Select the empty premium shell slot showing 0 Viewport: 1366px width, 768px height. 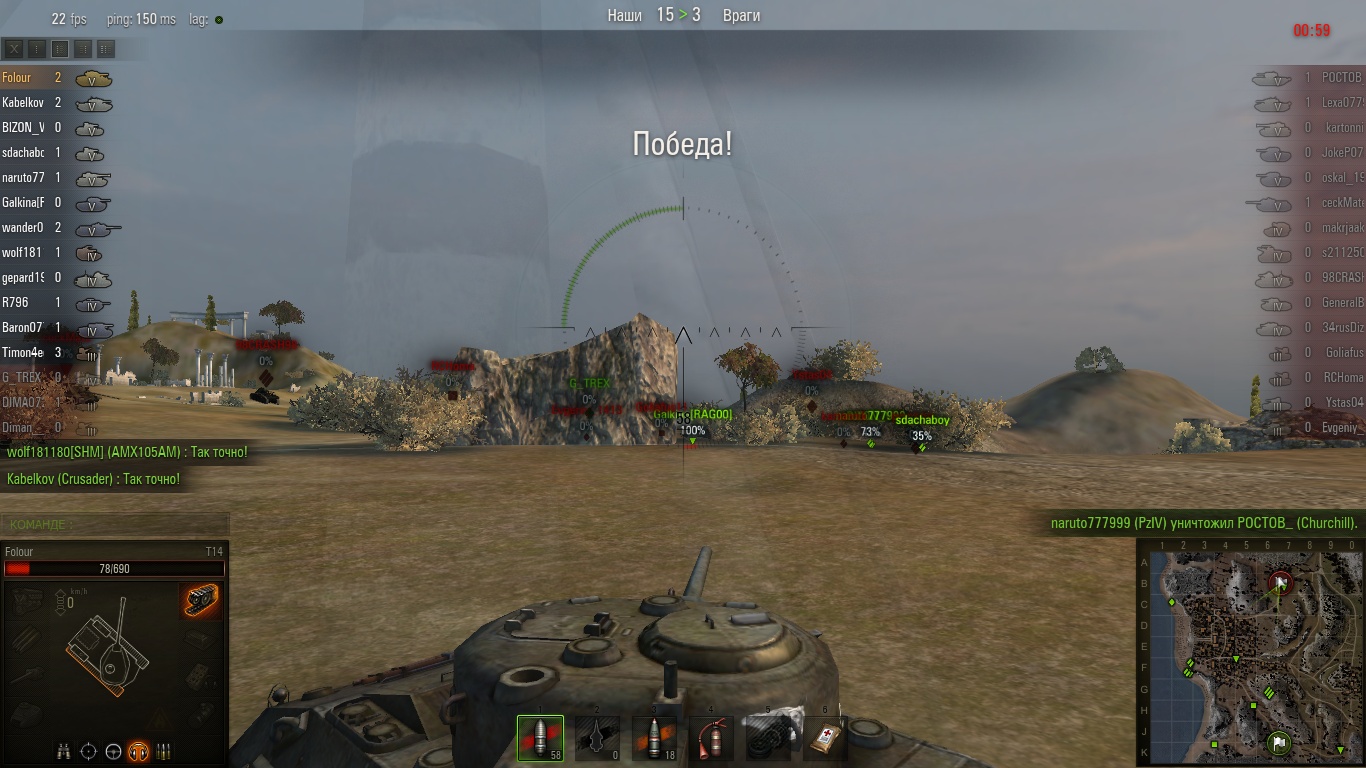click(597, 738)
